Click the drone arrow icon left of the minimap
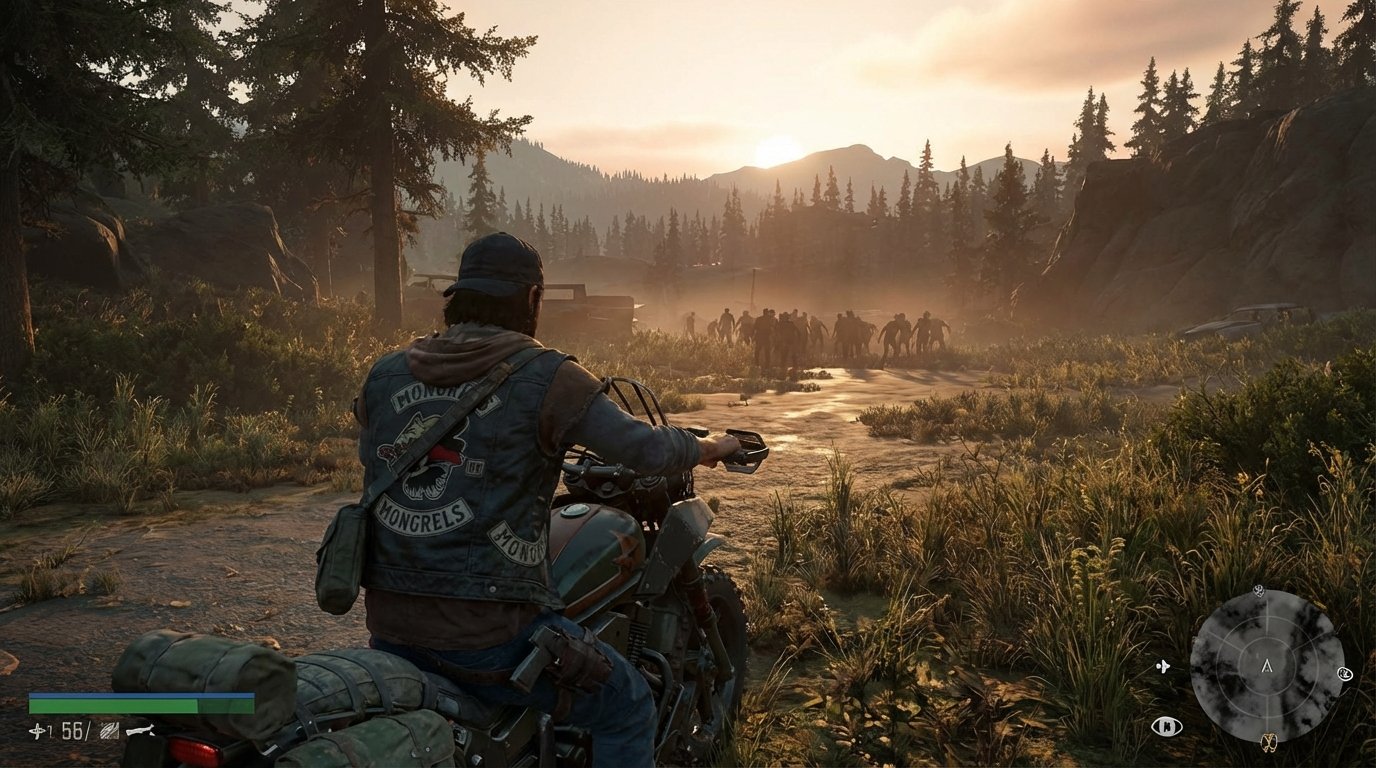 click(x=1164, y=667)
